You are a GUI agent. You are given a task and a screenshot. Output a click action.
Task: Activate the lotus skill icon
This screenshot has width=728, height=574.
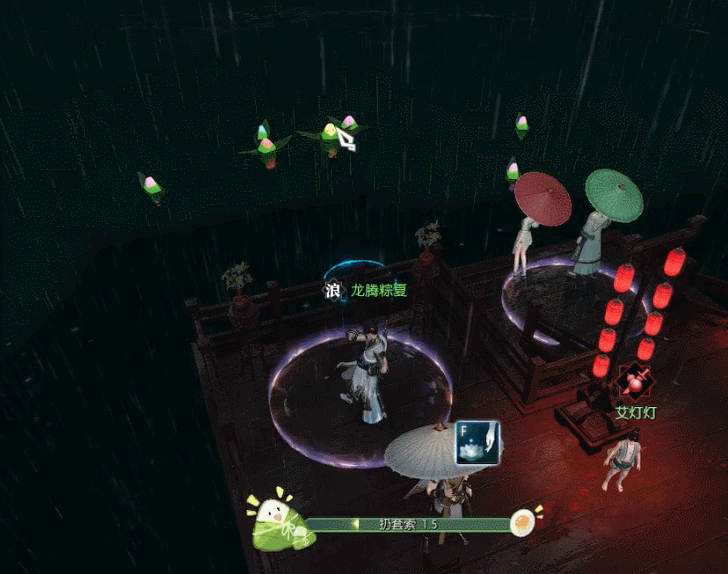coord(477,441)
